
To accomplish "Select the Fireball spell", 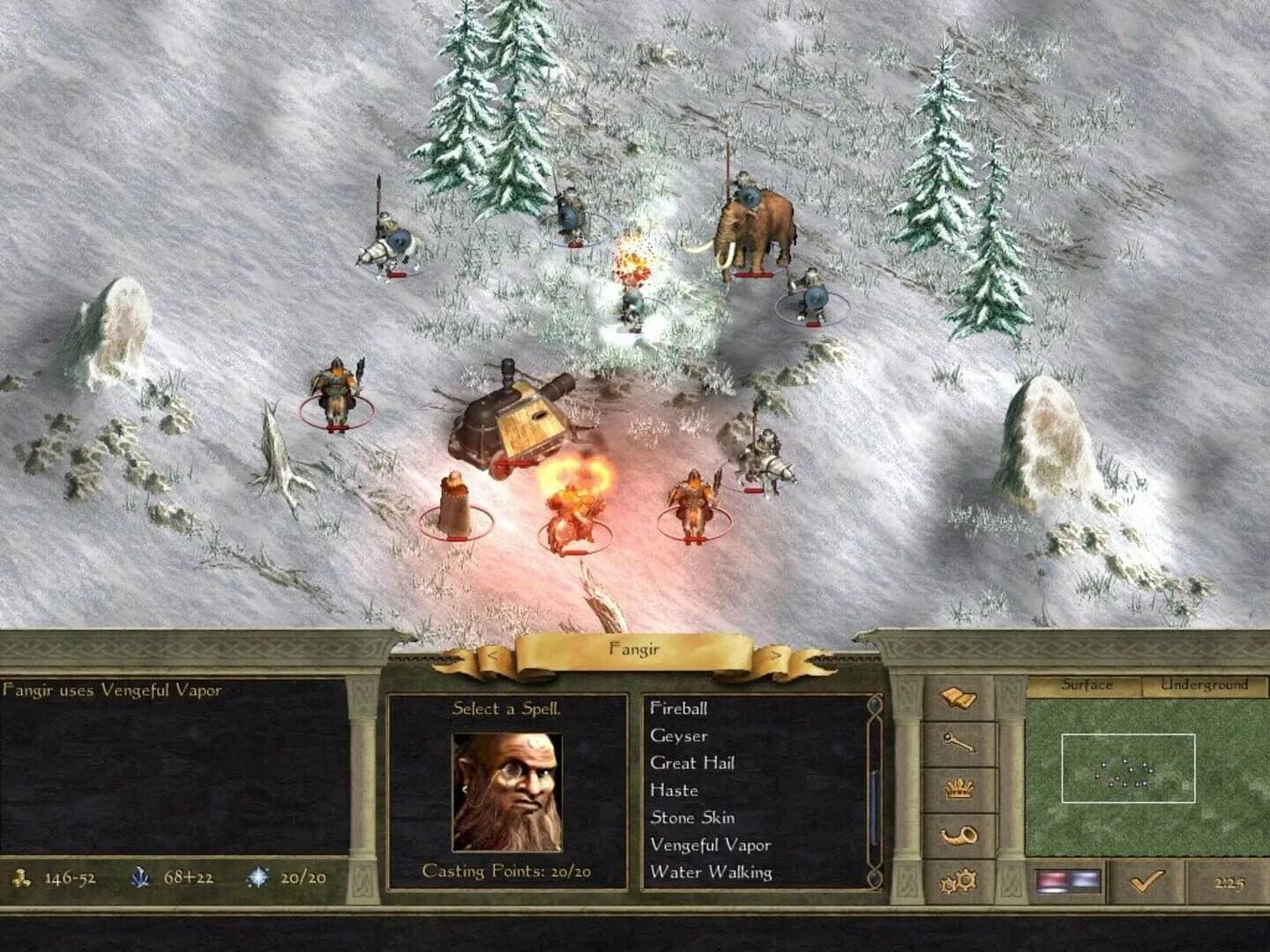I will coord(680,709).
